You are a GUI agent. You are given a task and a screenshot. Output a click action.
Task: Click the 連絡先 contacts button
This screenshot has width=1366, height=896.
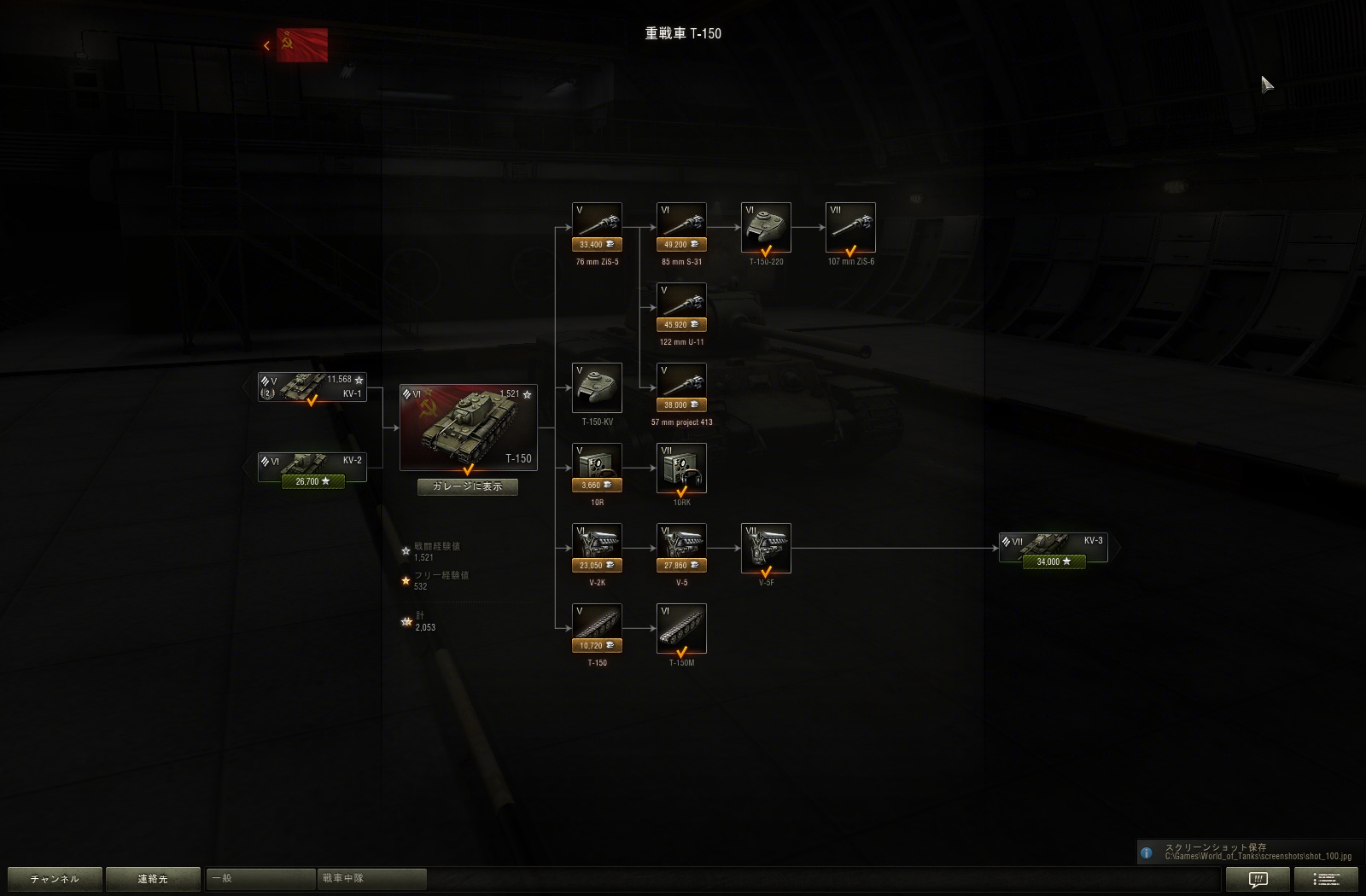coord(153,878)
